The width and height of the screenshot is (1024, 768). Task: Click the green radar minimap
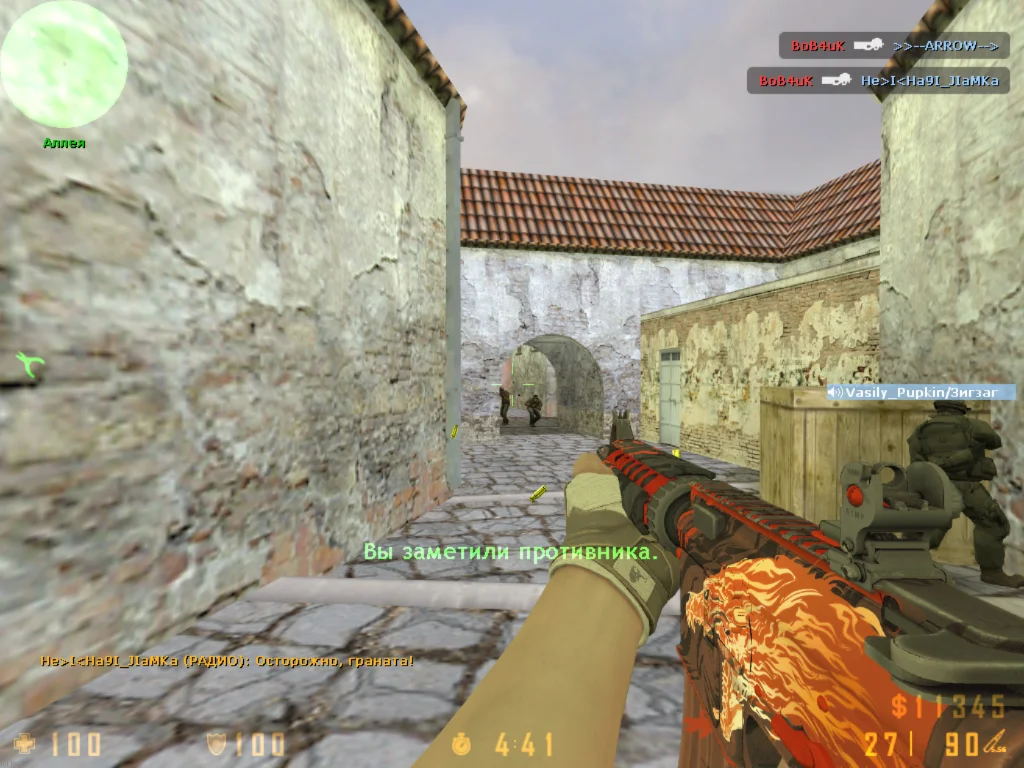64,64
